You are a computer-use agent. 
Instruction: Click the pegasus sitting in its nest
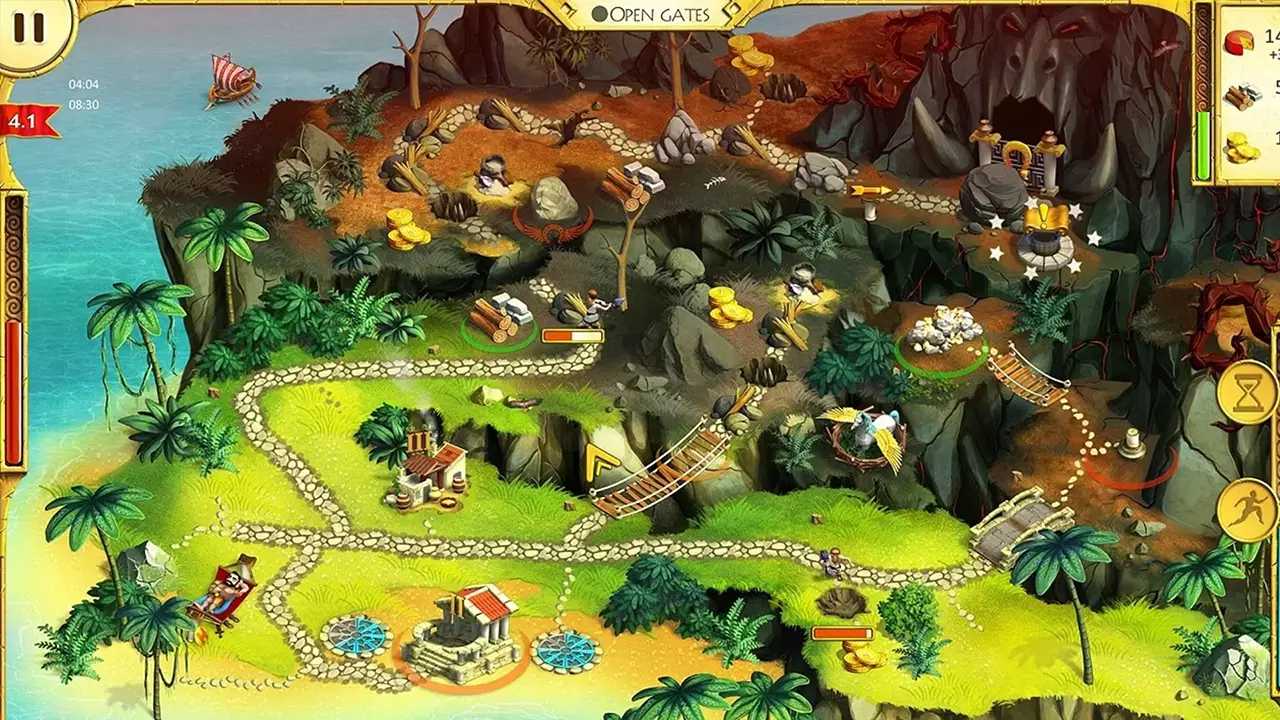tap(862, 433)
